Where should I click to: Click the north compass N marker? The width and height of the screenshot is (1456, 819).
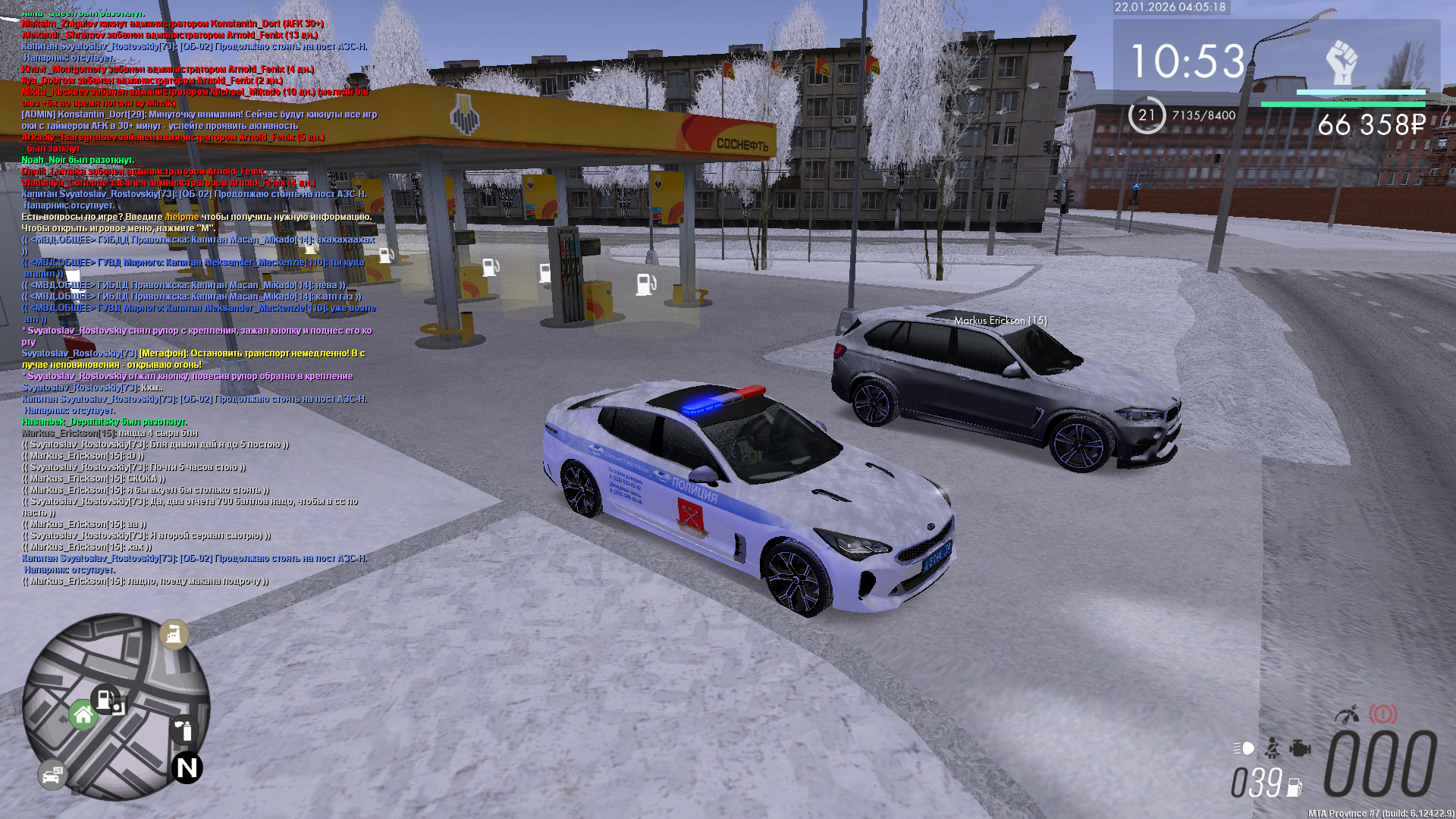pos(187,768)
